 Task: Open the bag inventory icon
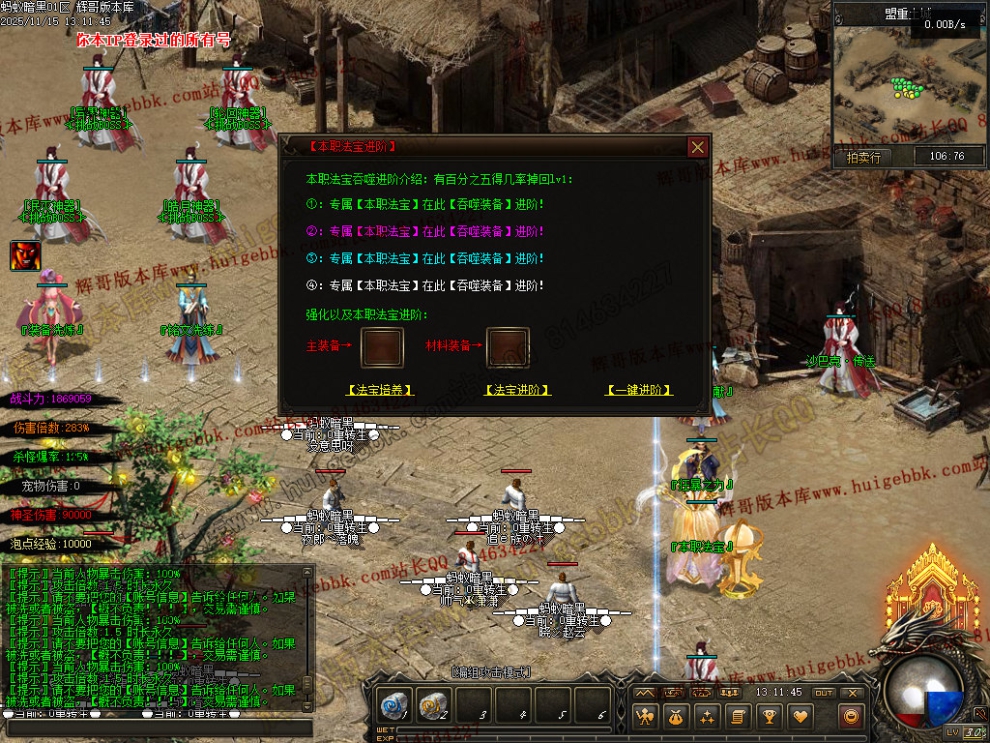click(x=676, y=716)
